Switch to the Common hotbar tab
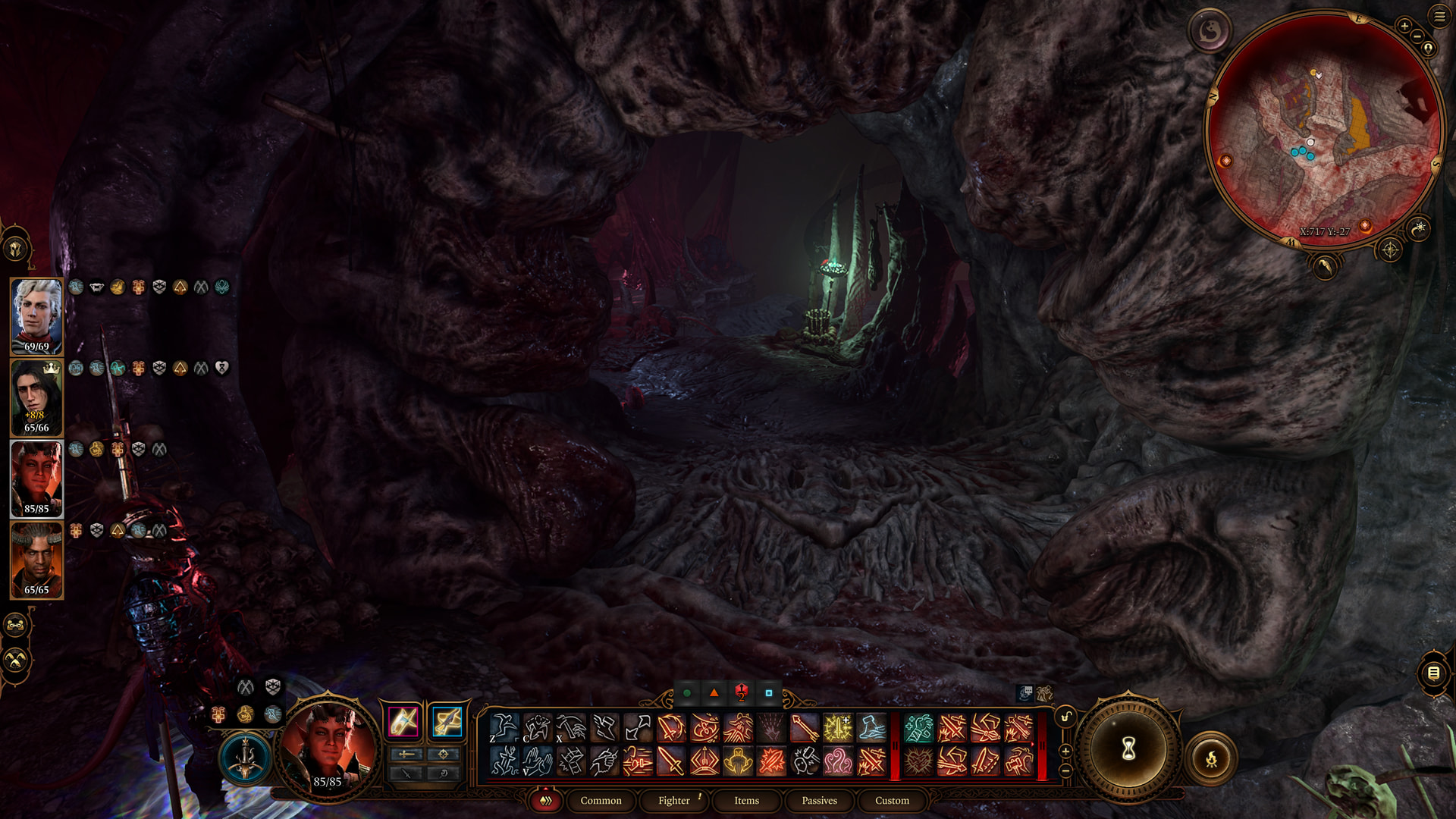This screenshot has height=819, width=1456. [x=601, y=800]
